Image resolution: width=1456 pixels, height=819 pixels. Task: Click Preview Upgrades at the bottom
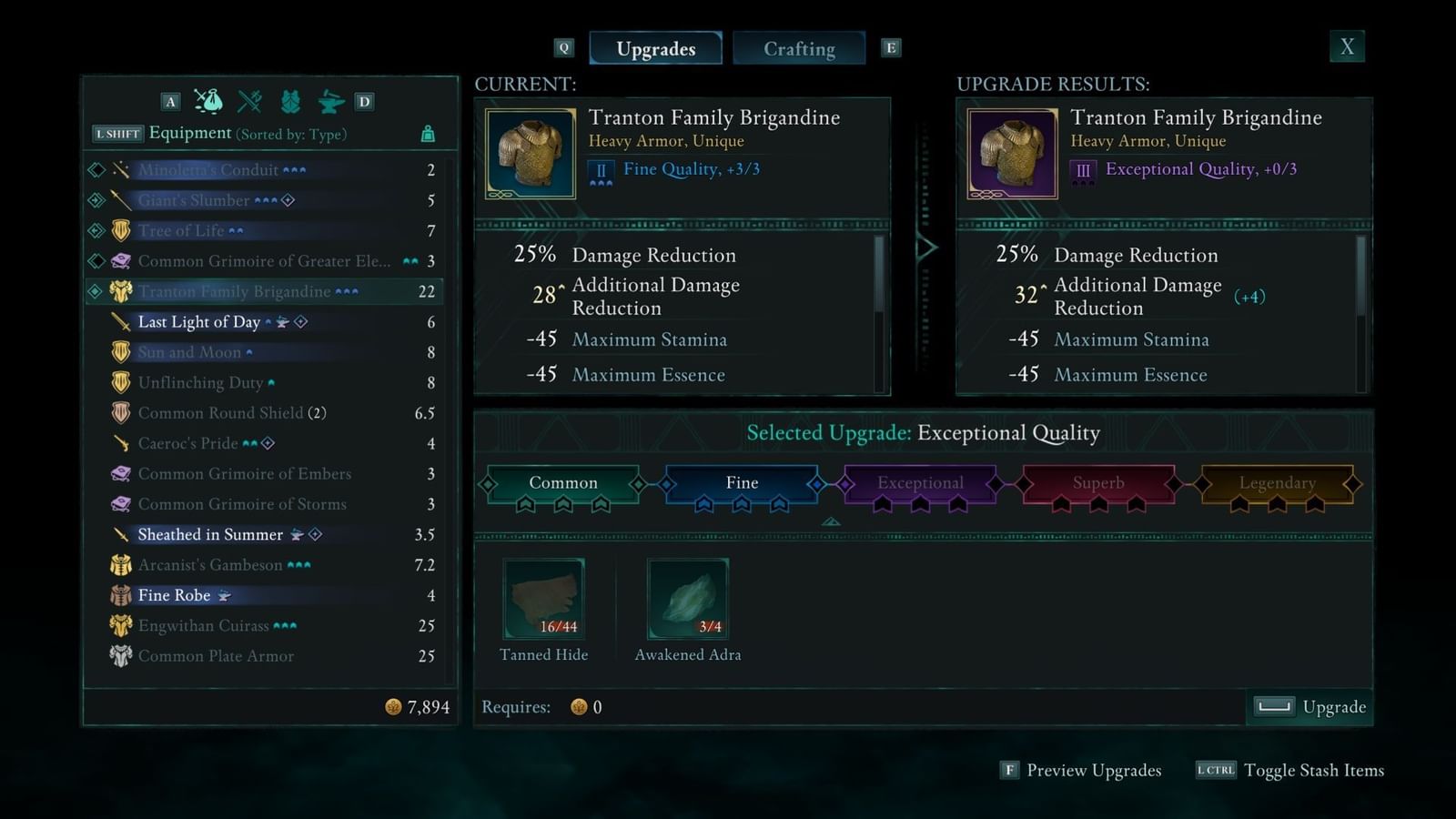(x=1093, y=770)
